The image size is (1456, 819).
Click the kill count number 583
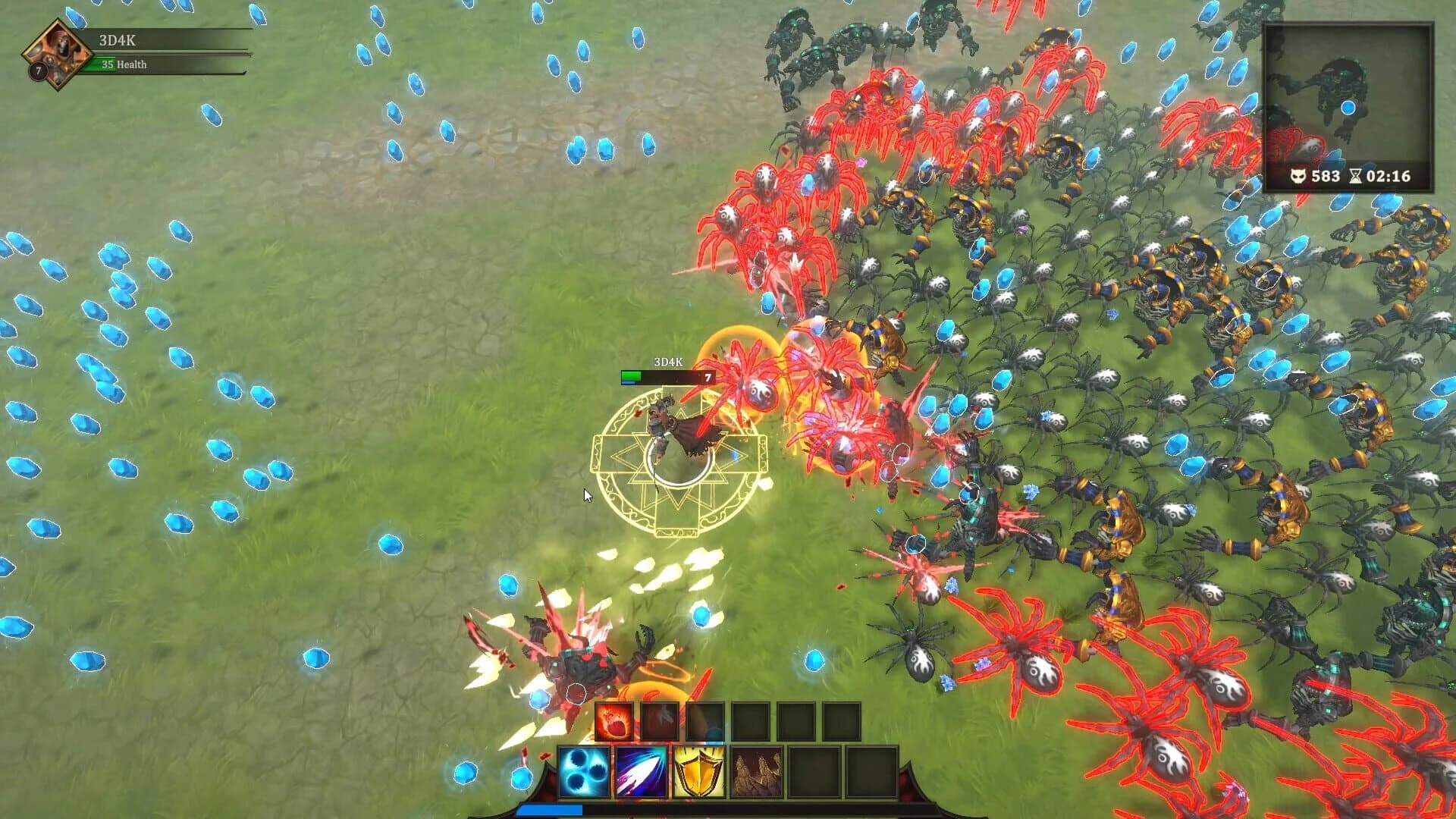(1327, 174)
